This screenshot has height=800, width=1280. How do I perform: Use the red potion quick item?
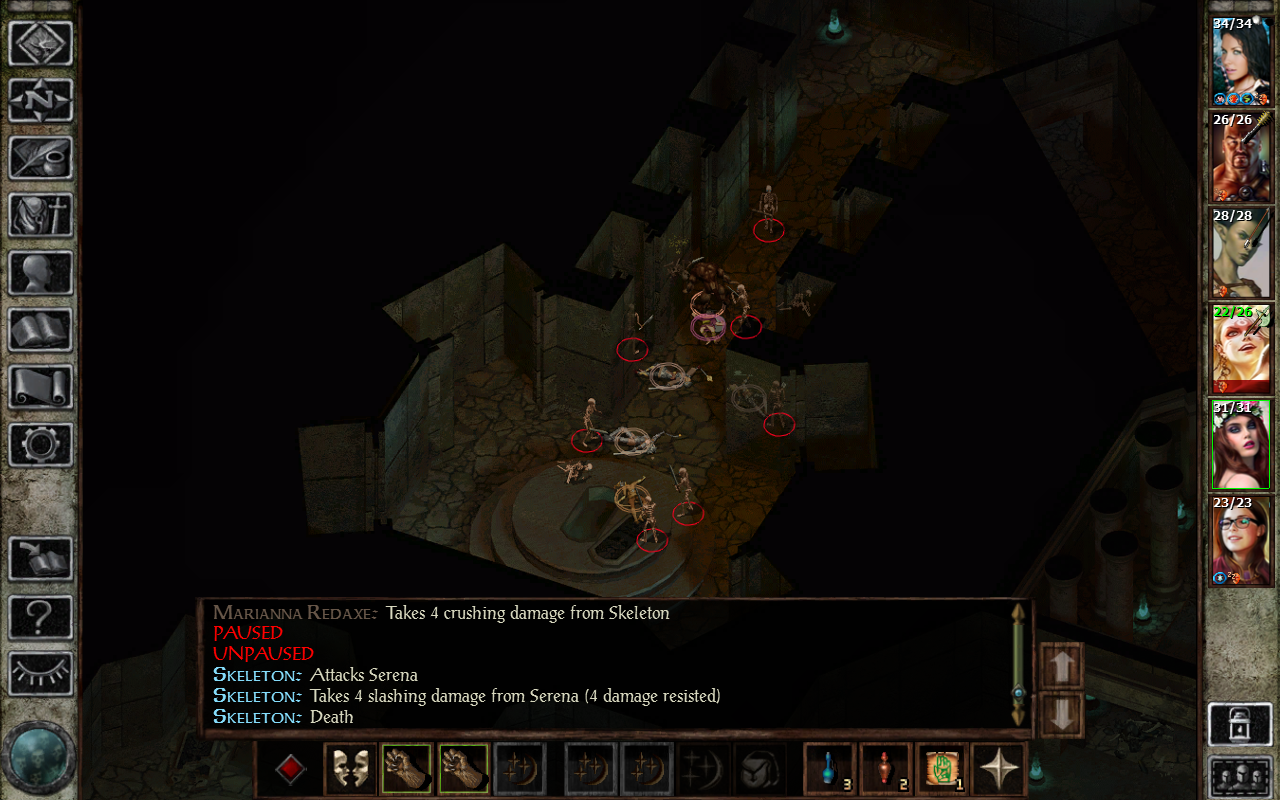[x=885, y=769]
